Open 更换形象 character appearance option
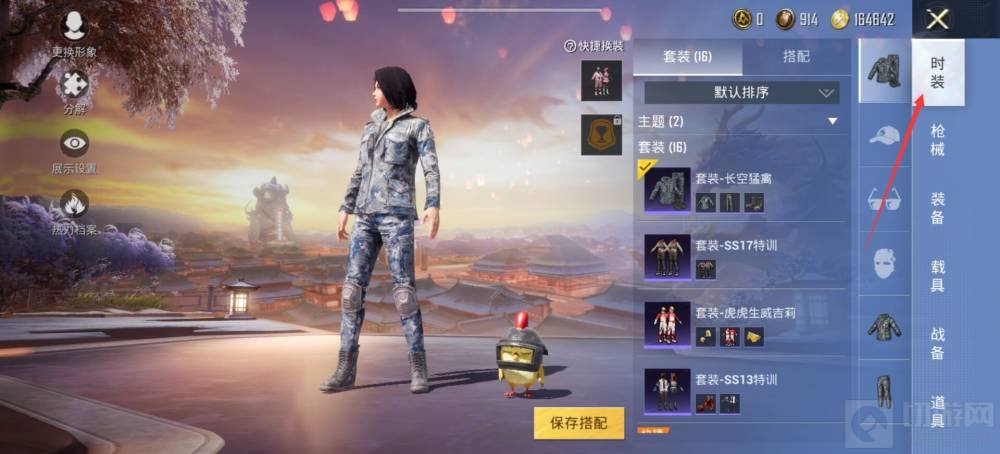1000x454 pixels. point(74,32)
